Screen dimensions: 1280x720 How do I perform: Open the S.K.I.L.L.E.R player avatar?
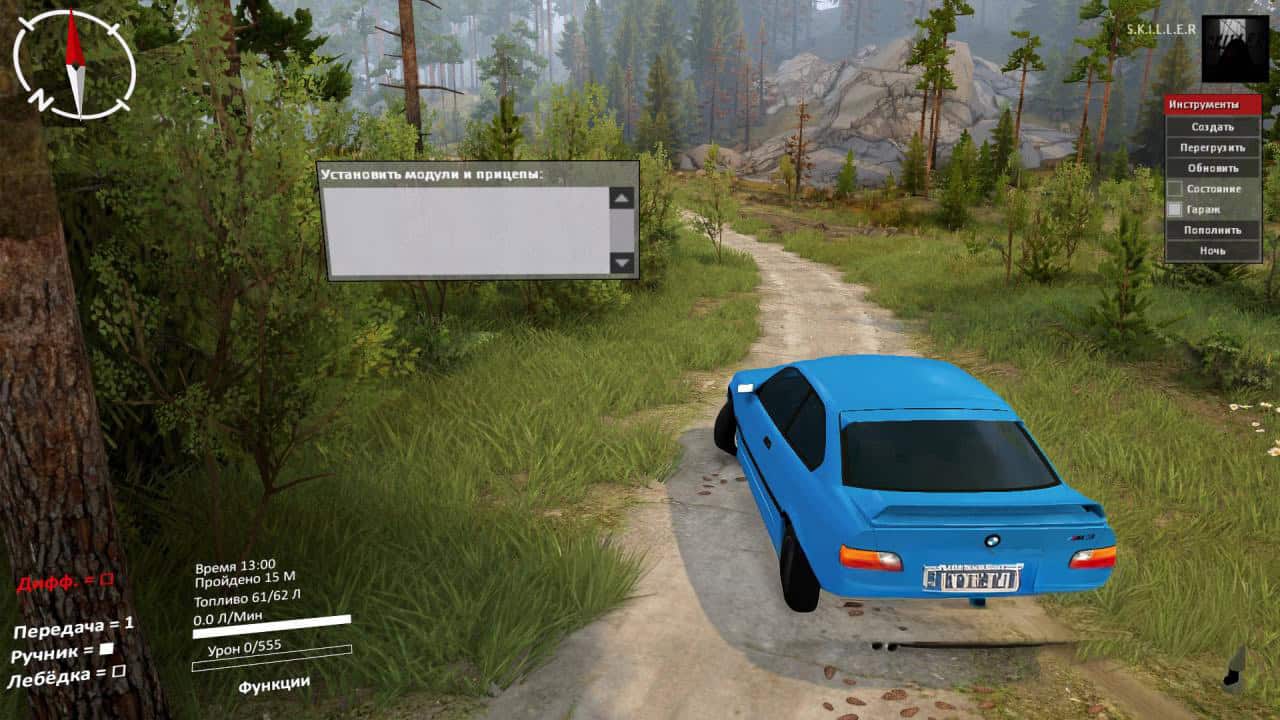[1234, 48]
